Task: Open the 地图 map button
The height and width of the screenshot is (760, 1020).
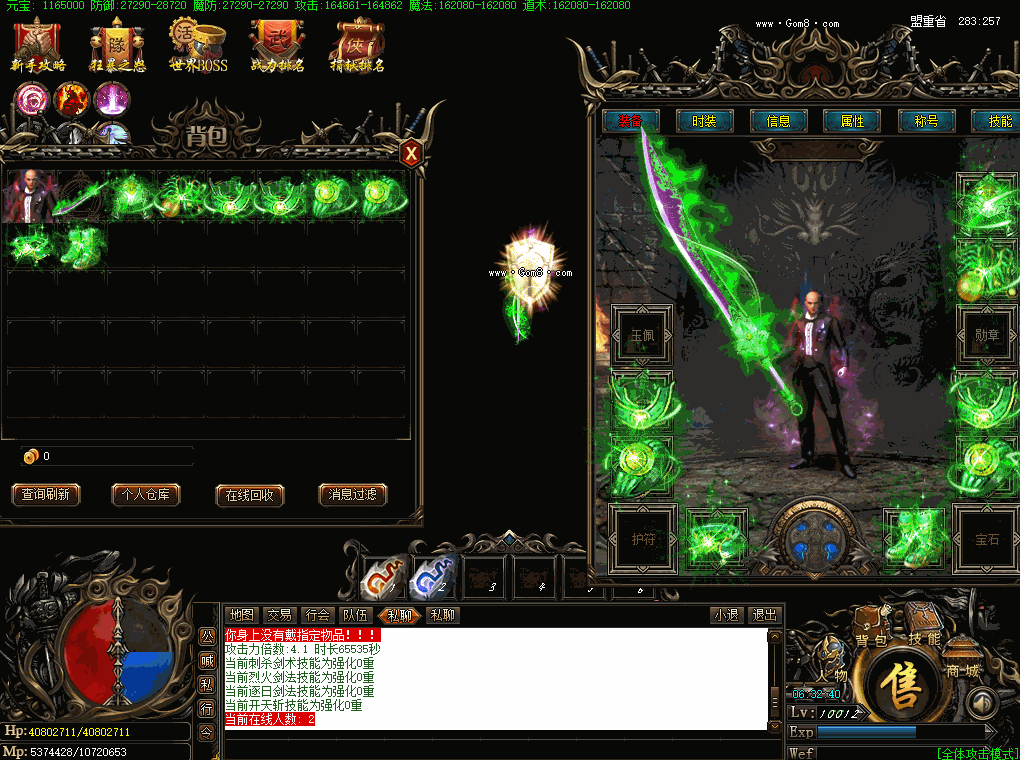Action: (x=241, y=615)
